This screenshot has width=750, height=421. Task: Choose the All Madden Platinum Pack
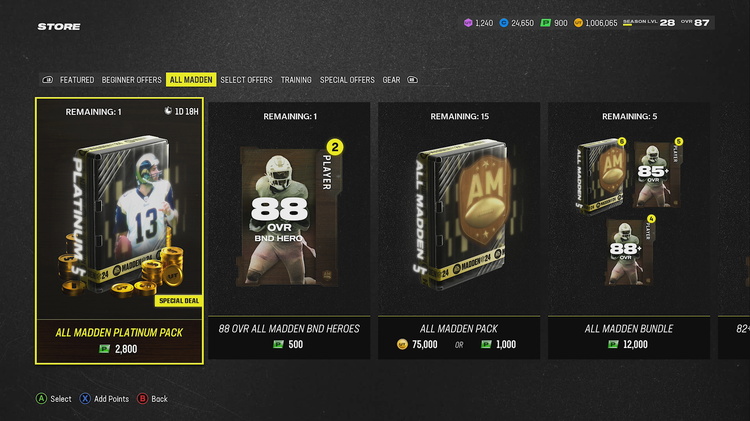(120, 230)
